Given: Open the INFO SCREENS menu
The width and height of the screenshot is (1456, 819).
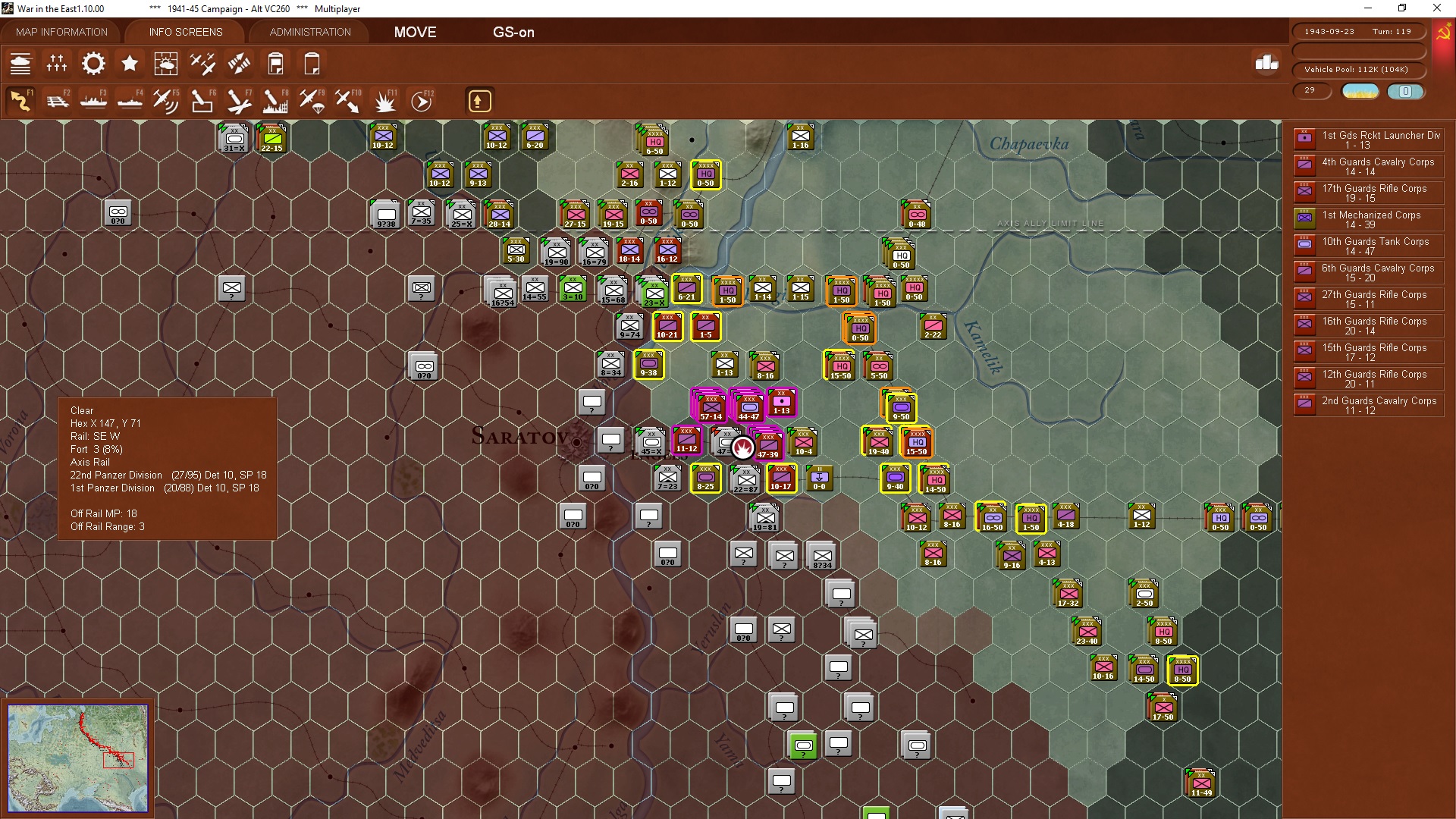Looking at the screenshot, I should 184,32.
